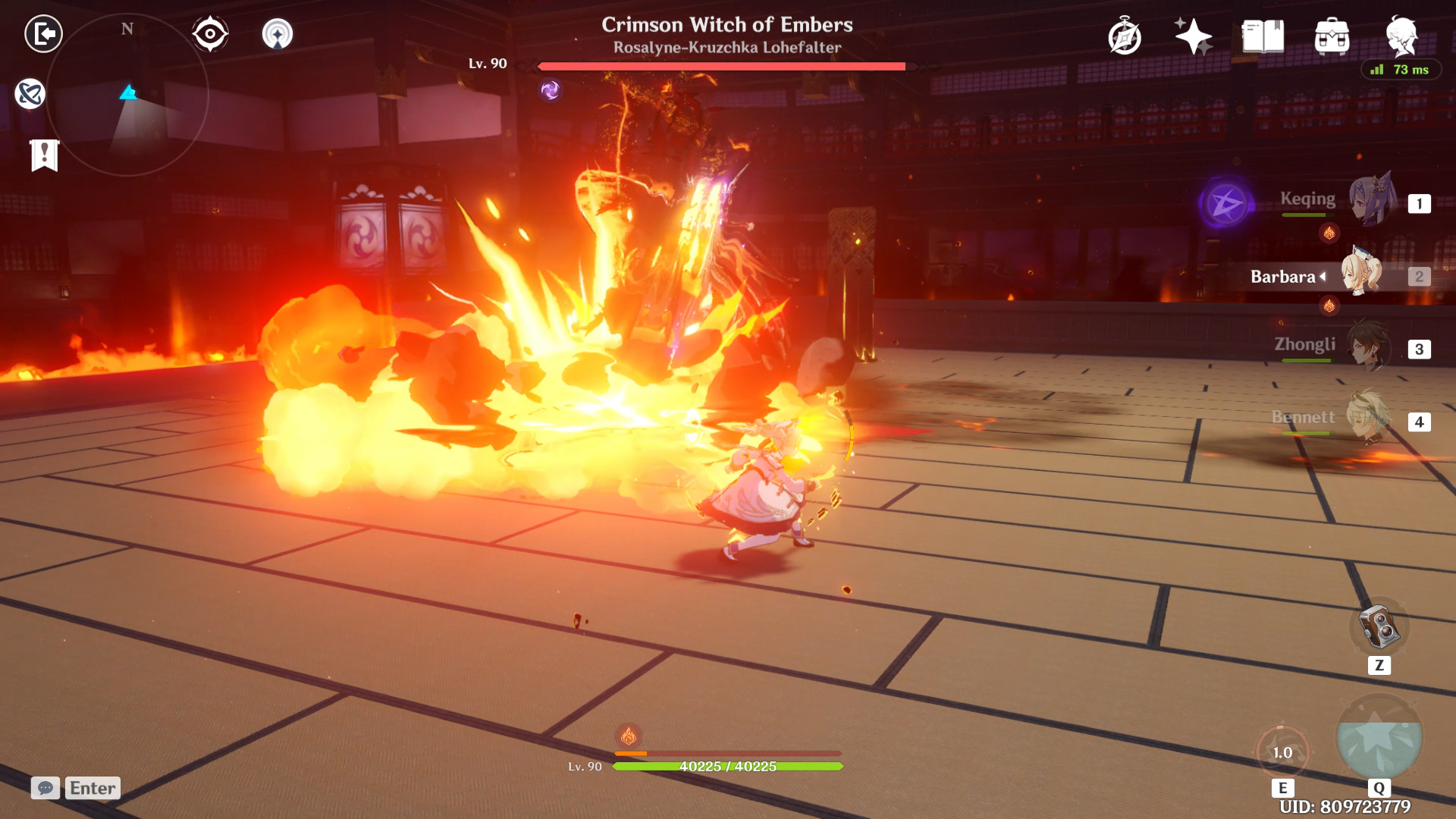Open the four-pointed star wish menu
The width and height of the screenshot is (1456, 819).
pos(1193,36)
